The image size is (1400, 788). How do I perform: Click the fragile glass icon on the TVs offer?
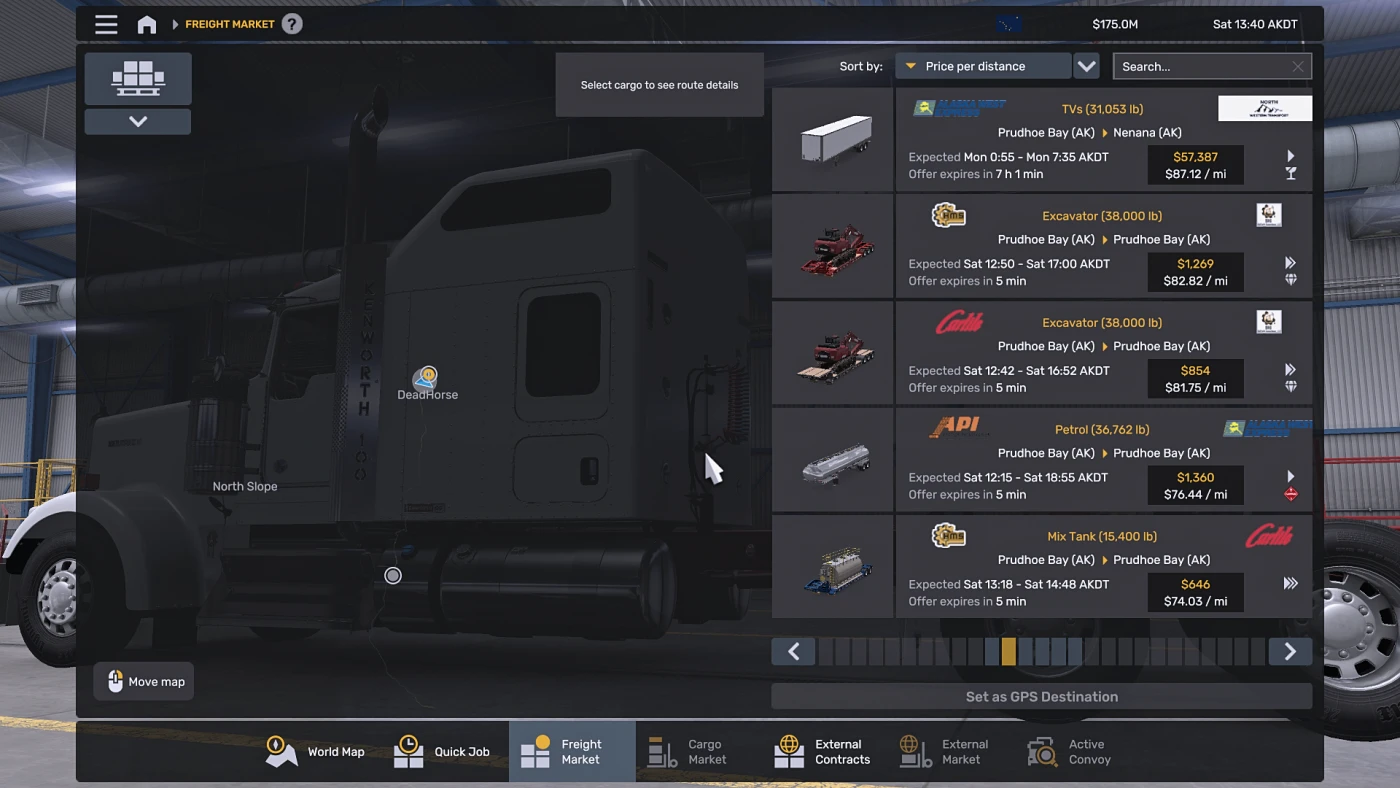(x=1290, y=173)
